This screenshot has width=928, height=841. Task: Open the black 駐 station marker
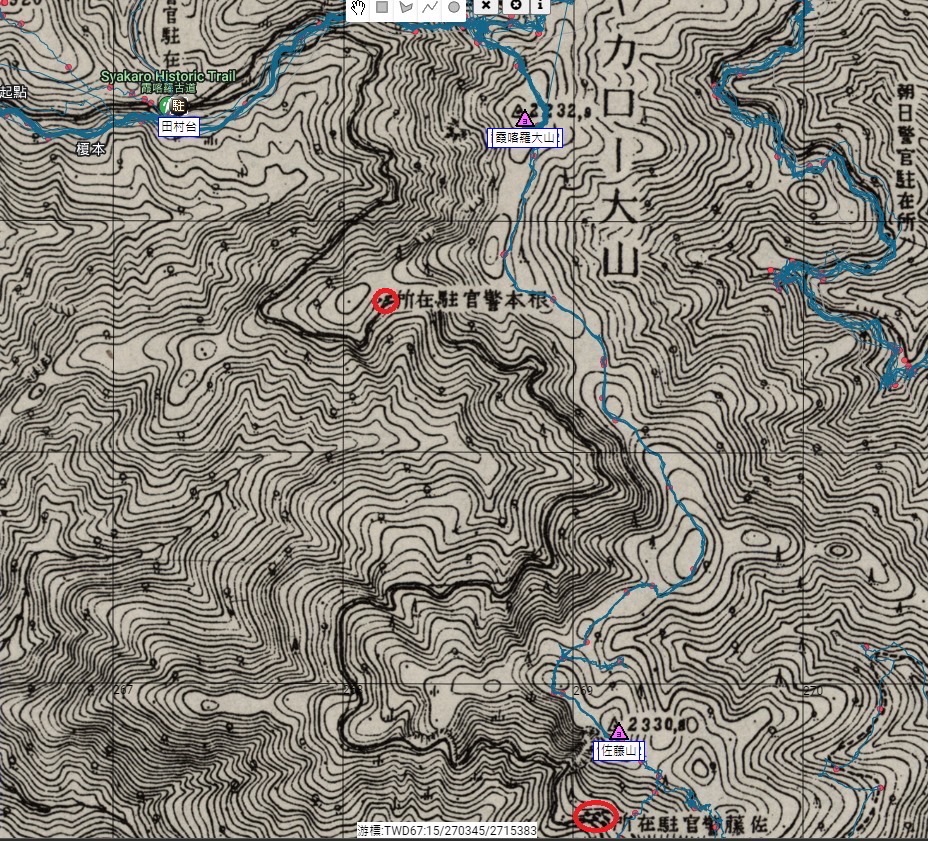[x=179, y=105]
